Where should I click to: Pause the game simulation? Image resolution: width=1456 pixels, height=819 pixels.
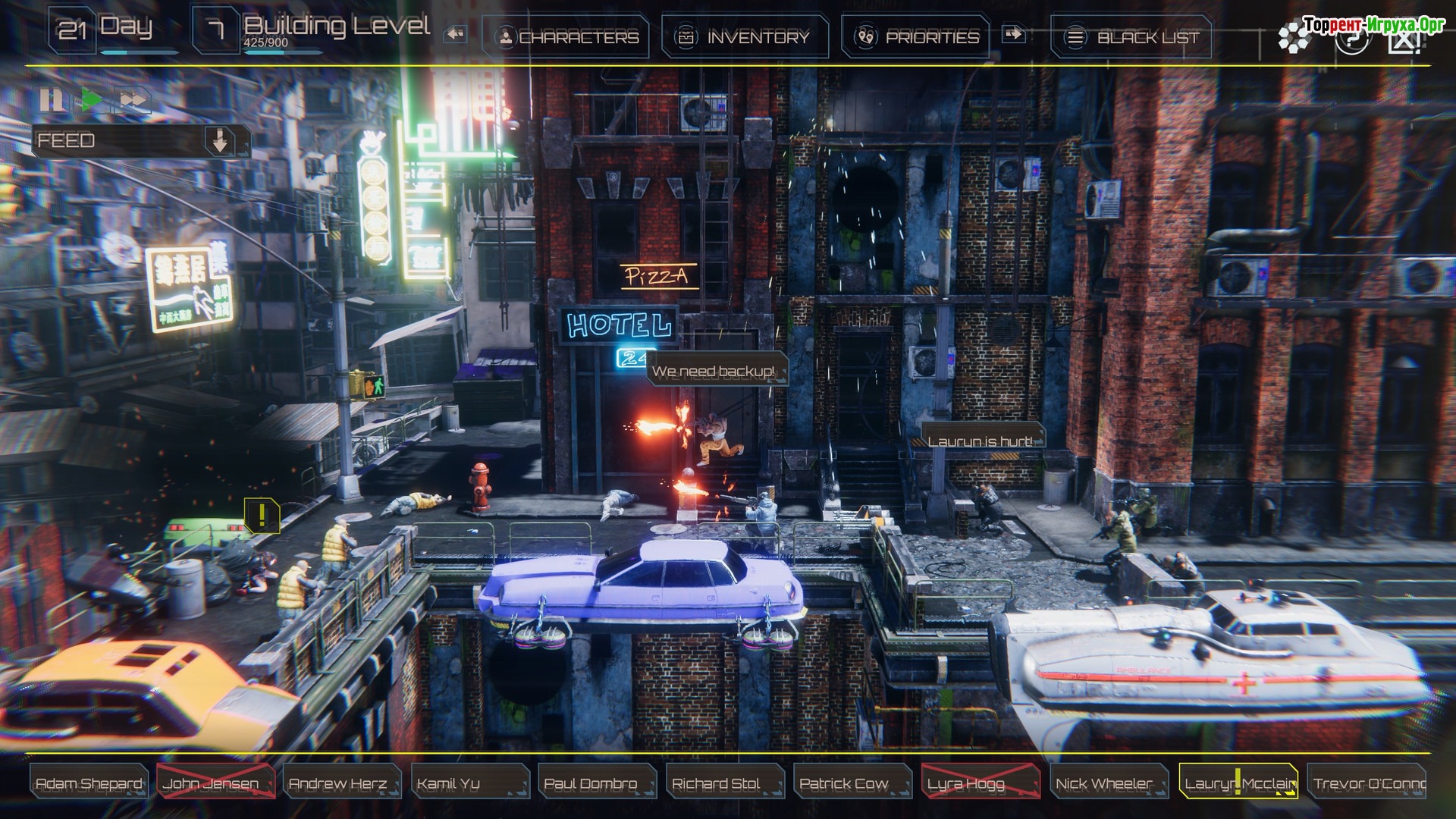pos(52,99)
